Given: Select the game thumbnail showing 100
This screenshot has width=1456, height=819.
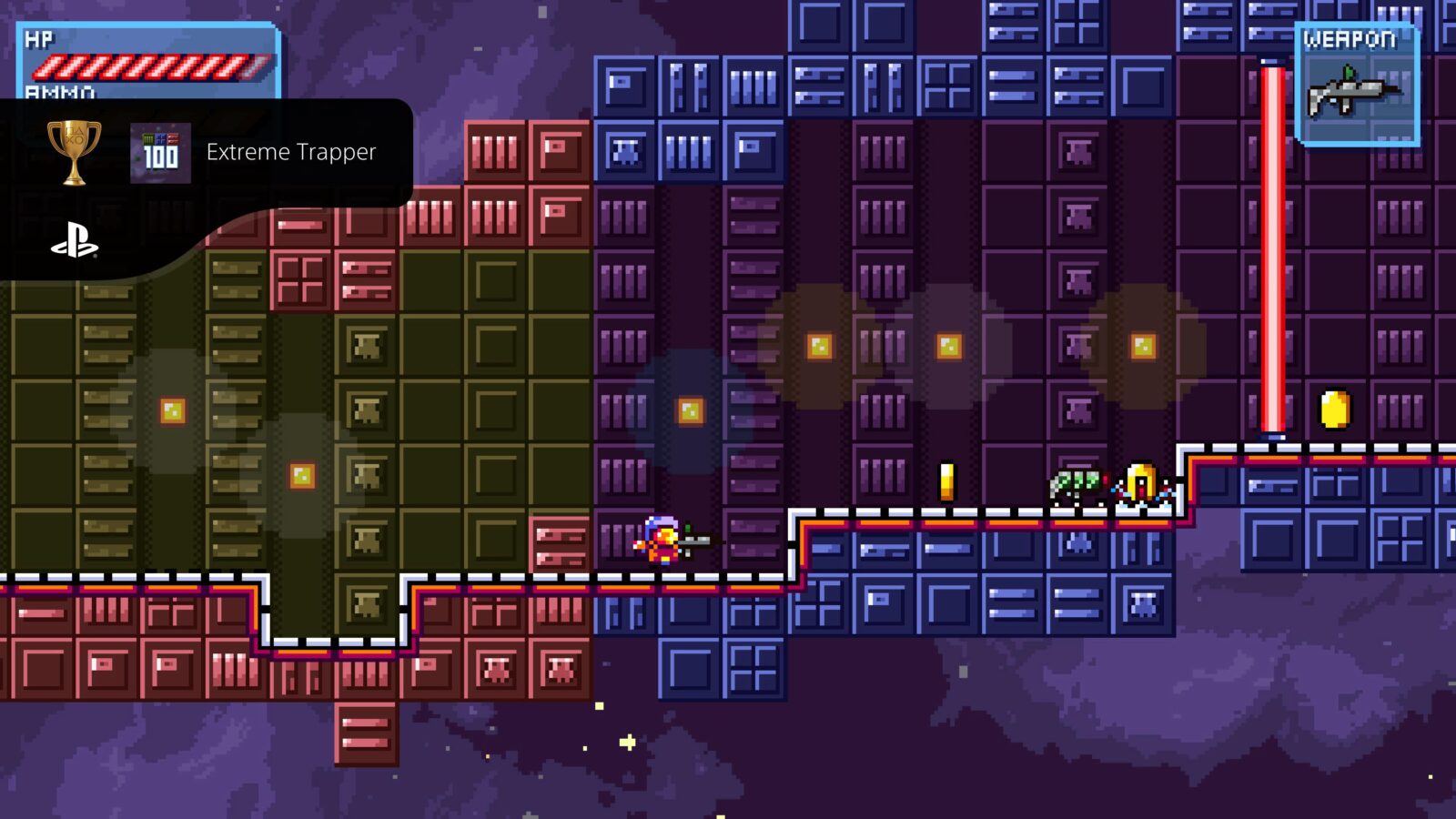Looking at the screenshot, I should point(160,153).
